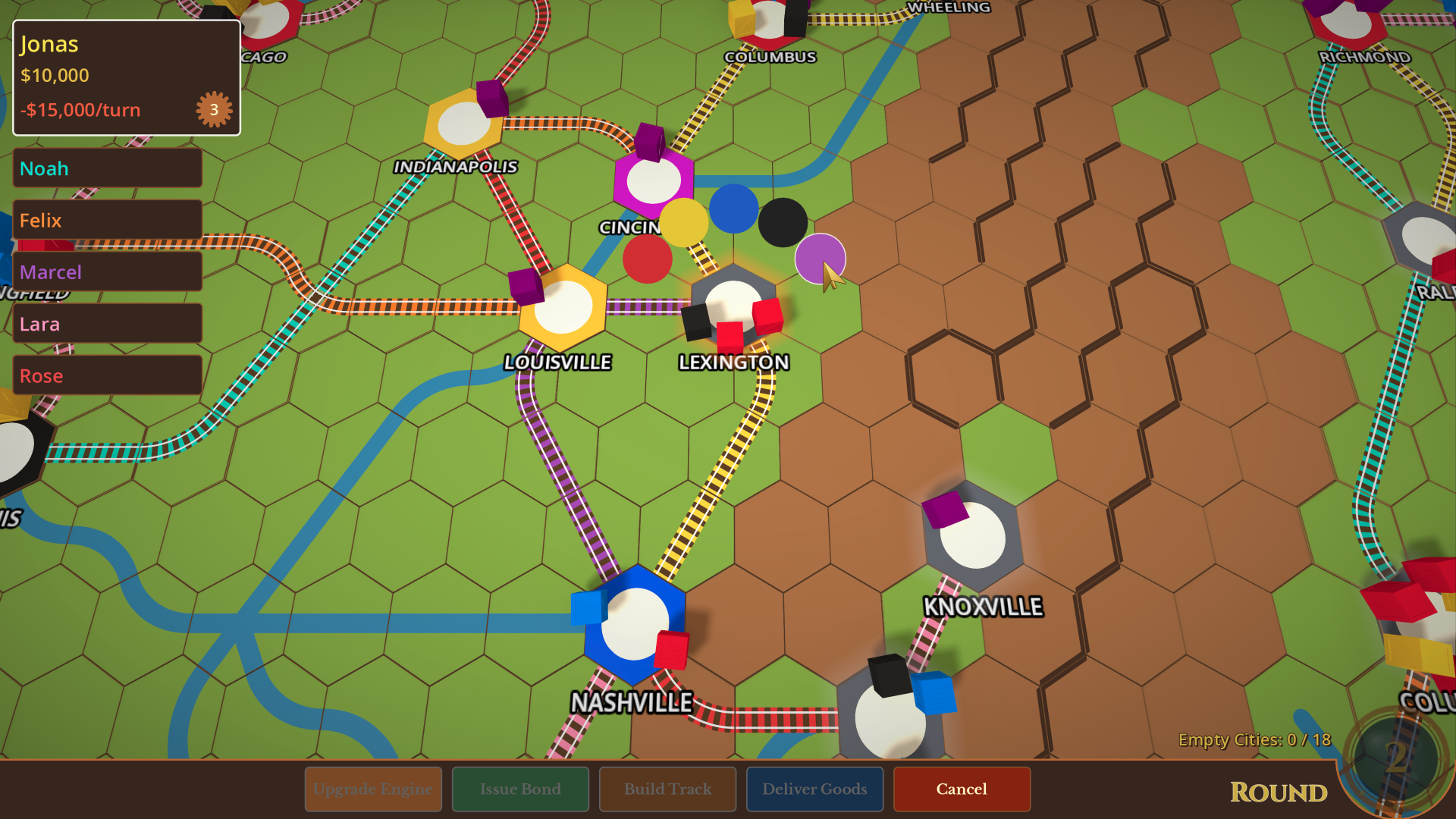This screenshot has width=1456, height=819.
Task: Expand Marcel's player panel
Action: 106,271
